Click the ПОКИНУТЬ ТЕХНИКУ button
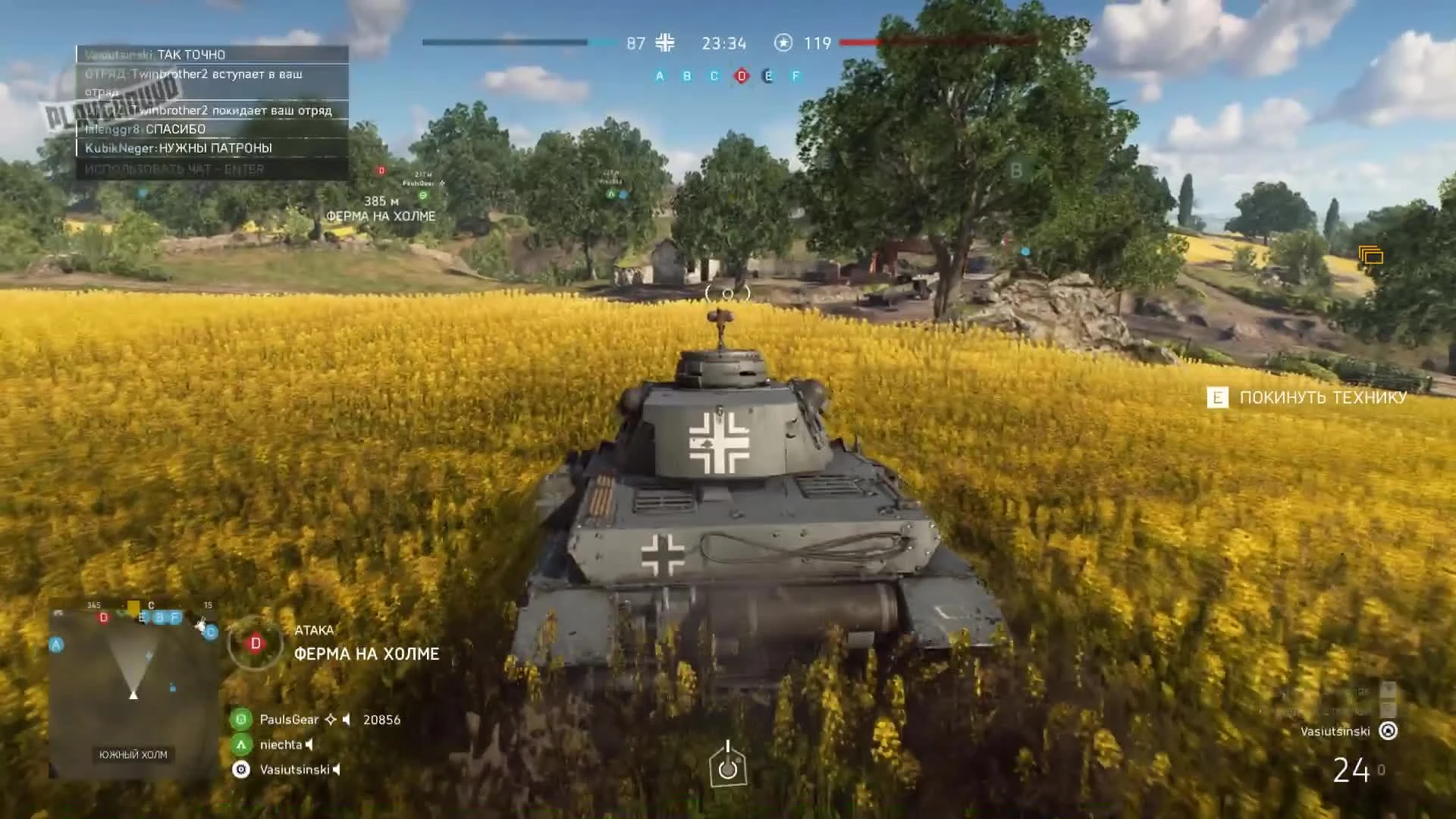This screenshot has width=1456, height=819. point(1322,397)
